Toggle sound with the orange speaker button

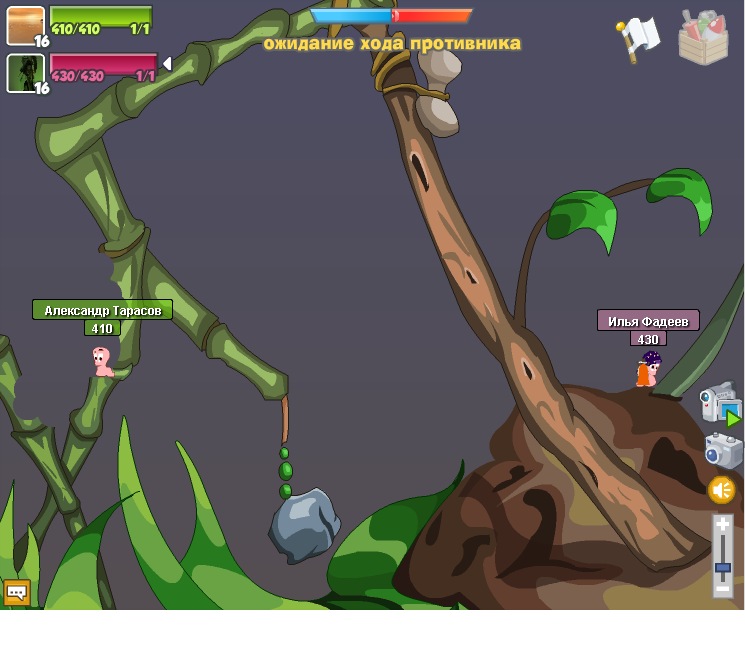[x=721, y=490]
